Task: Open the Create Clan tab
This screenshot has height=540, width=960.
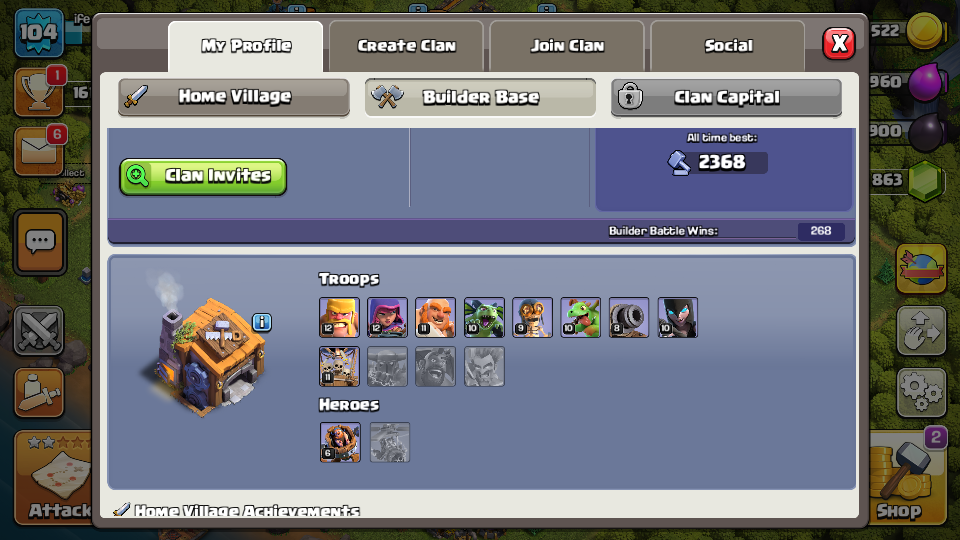Action: 406,46
